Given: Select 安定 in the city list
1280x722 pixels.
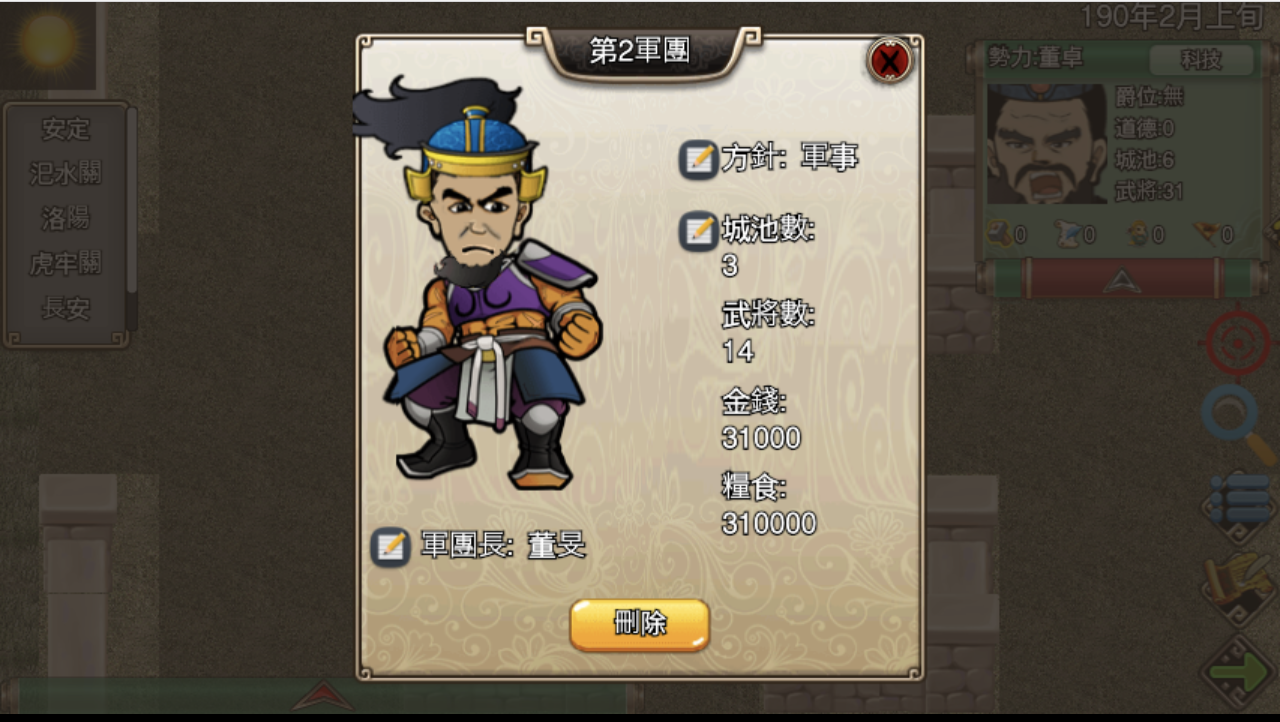Looking at the screenshot, I should click(x=66, y=129).
